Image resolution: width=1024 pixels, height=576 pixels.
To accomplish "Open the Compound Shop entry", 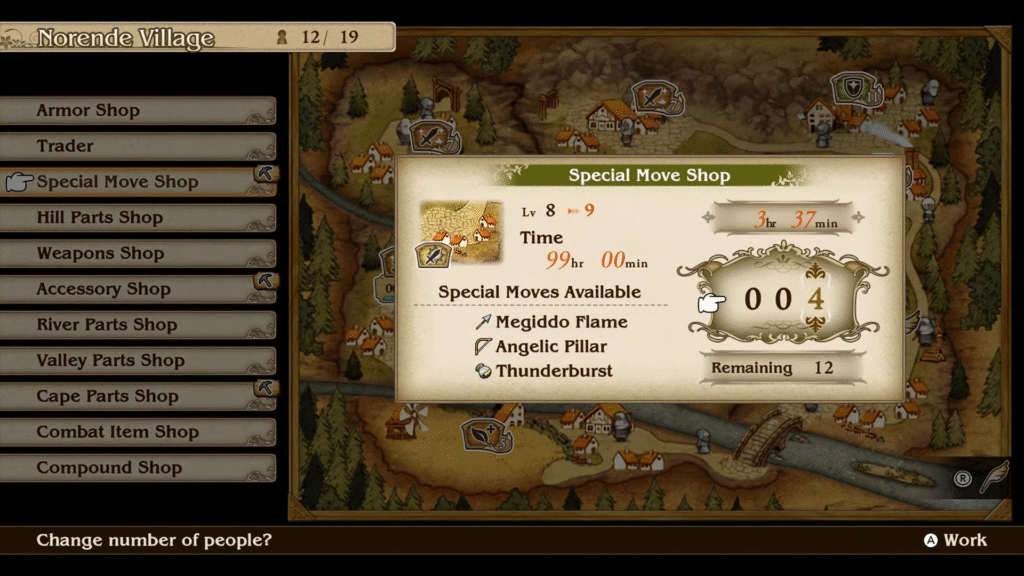I will (x=109, y=468).
